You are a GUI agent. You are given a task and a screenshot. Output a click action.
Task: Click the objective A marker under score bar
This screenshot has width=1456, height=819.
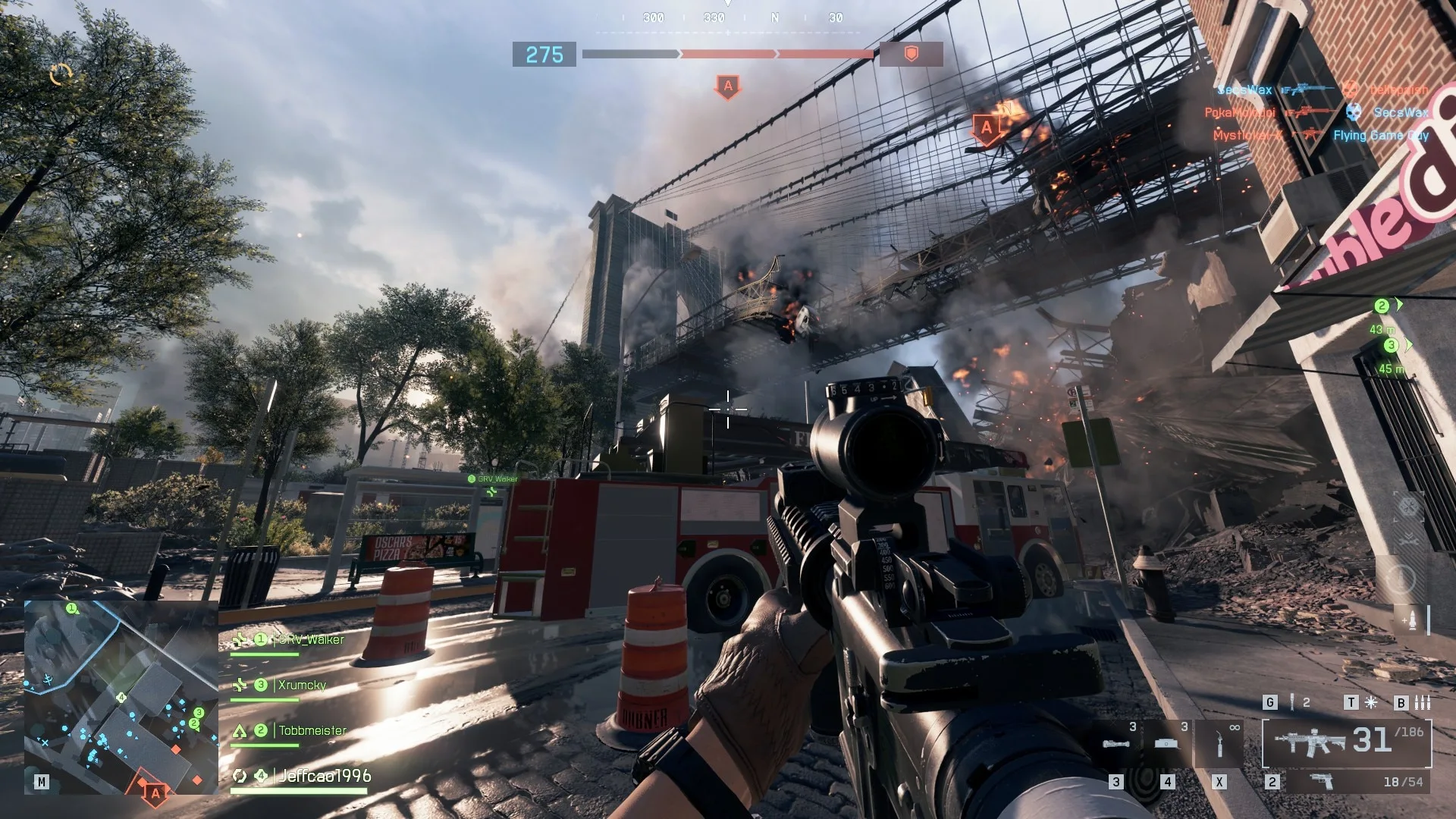[x=728, y=86]
